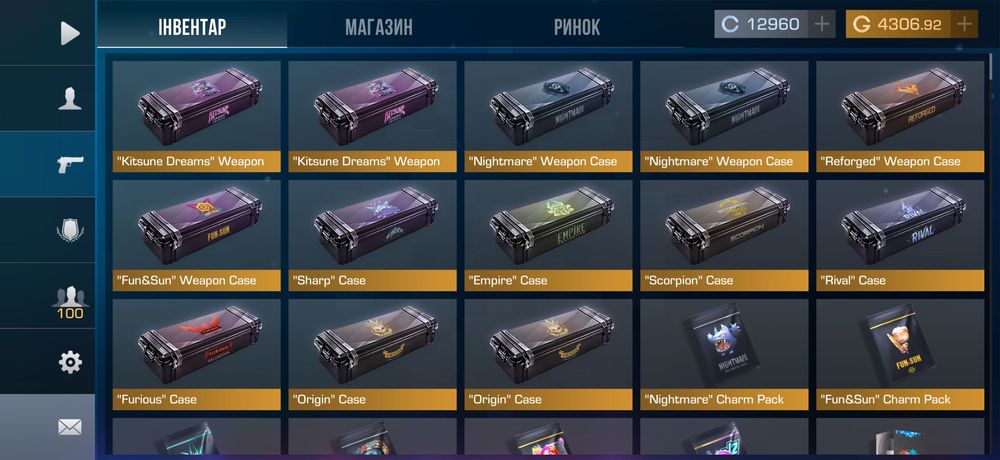Viewport: 1000px width, 460px height.
Task: Open the gear settings icon
Action: pyautogui.click(x=69, y=362)
